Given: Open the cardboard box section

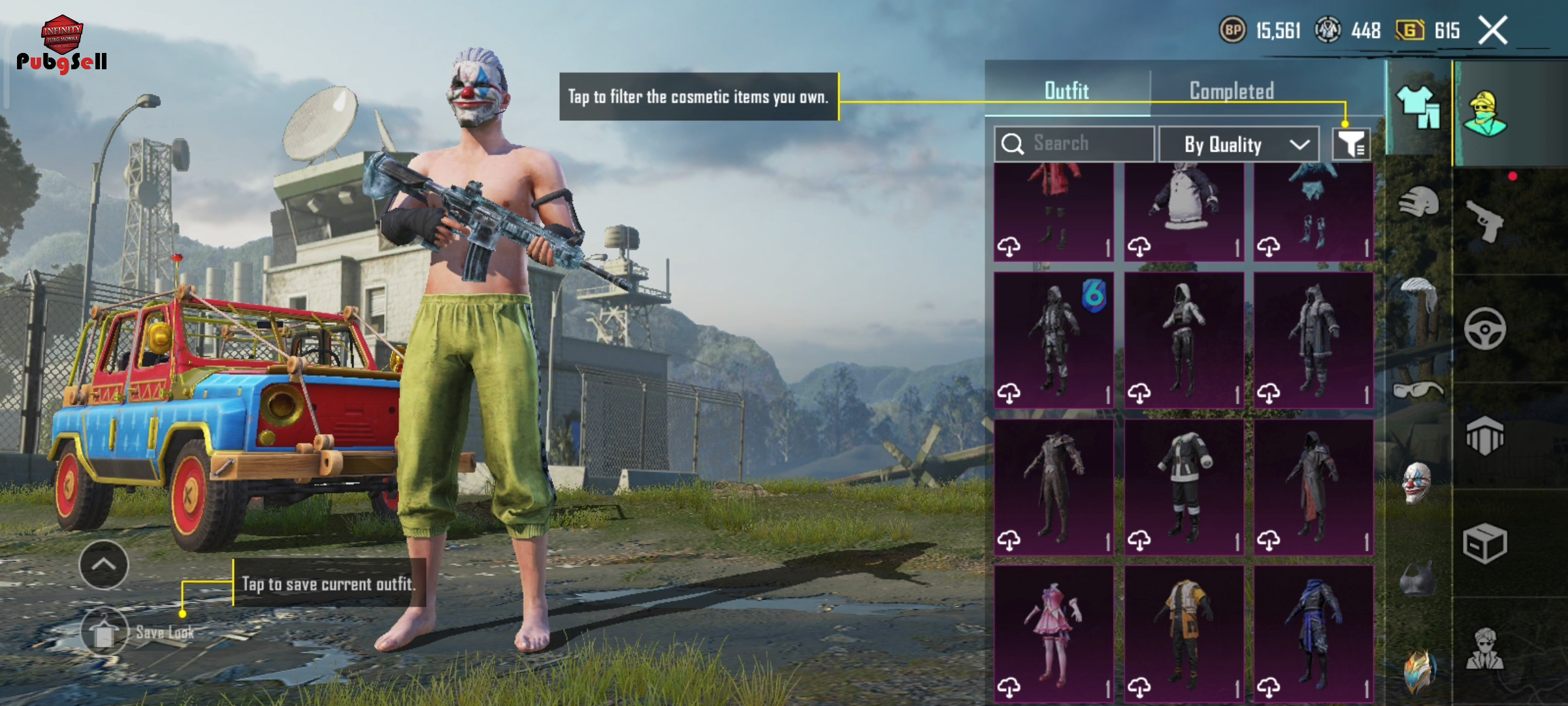Looking at the screenshot, I should [x=1485, y=543].
